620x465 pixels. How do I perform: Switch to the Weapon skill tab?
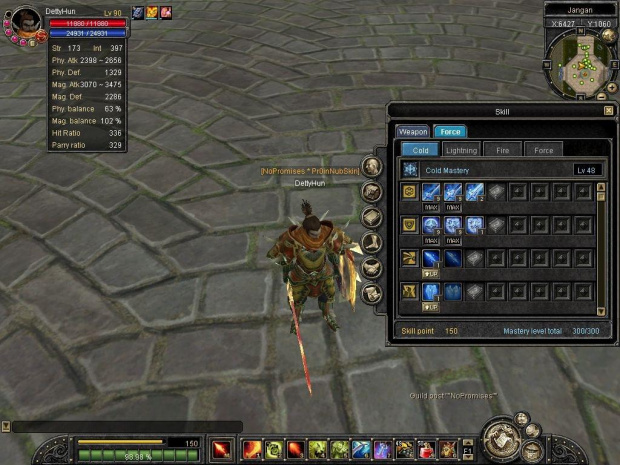click(x=413, y=131)
